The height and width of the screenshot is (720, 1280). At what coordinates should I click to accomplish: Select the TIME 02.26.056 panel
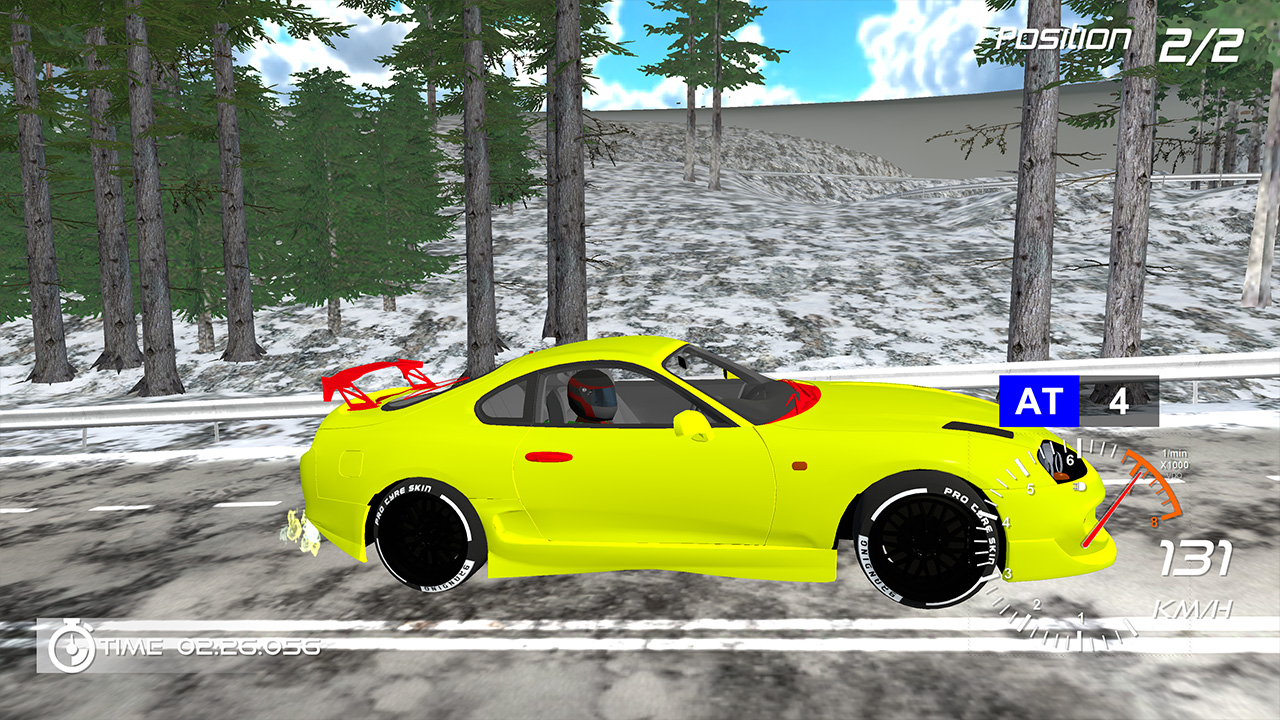180,647
